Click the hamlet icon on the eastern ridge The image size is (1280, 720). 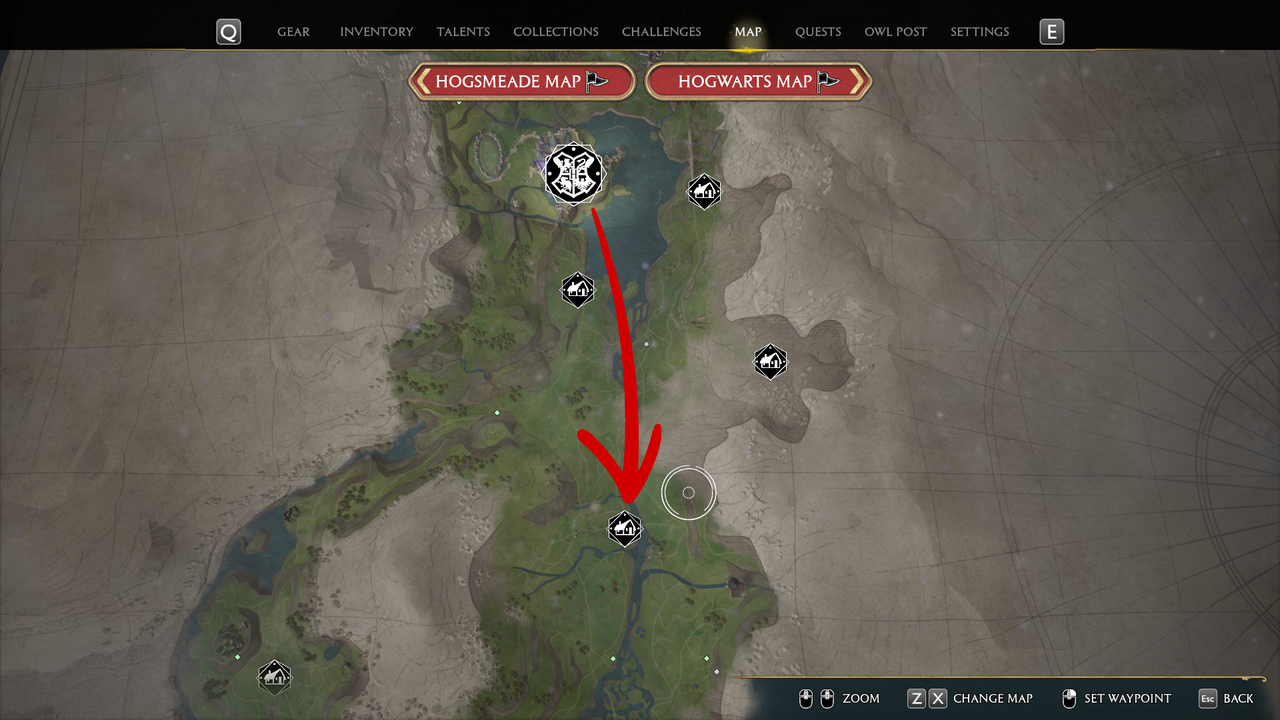[x=770, y=362]
